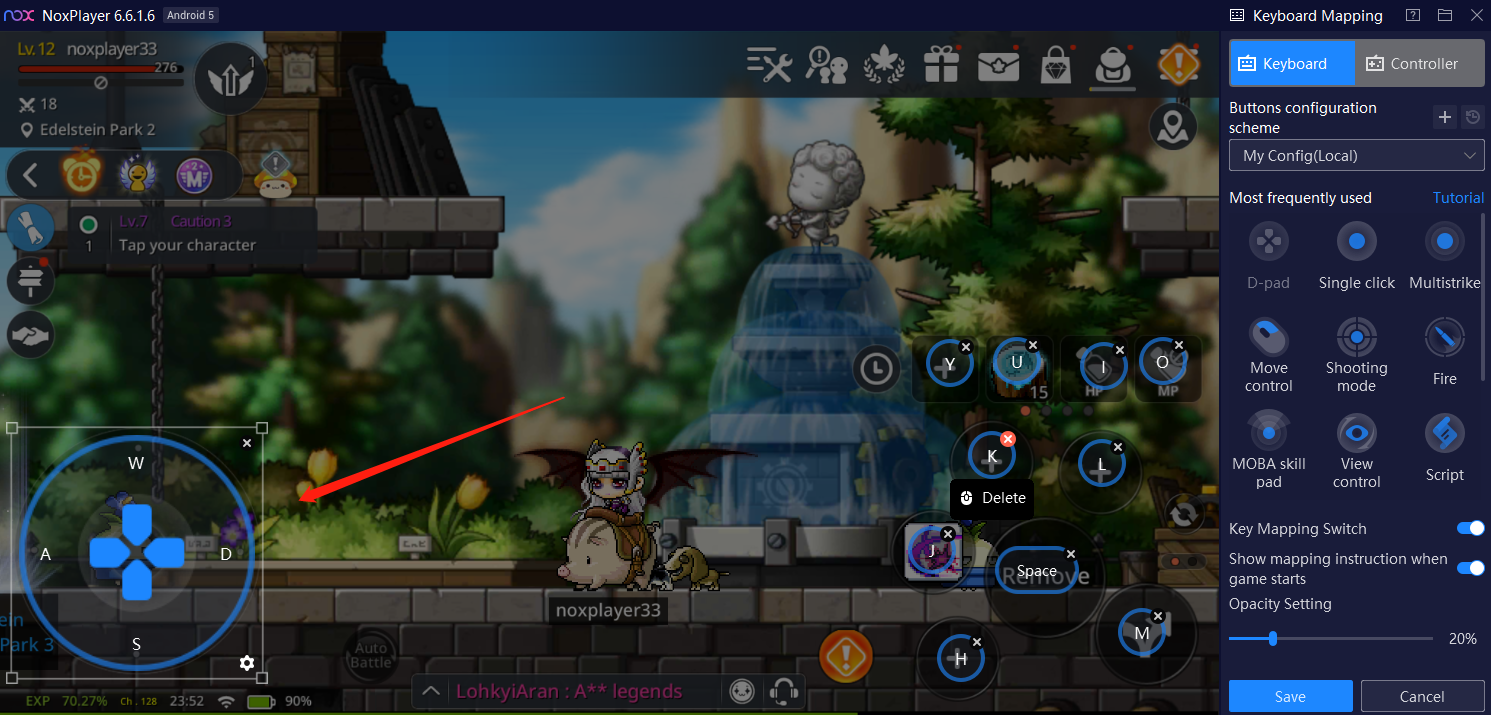Image resolution: width=1491 pixels, height=715 pixels.
Task: Toggle the Key Mapping Switch
Action: [1470, 528]
